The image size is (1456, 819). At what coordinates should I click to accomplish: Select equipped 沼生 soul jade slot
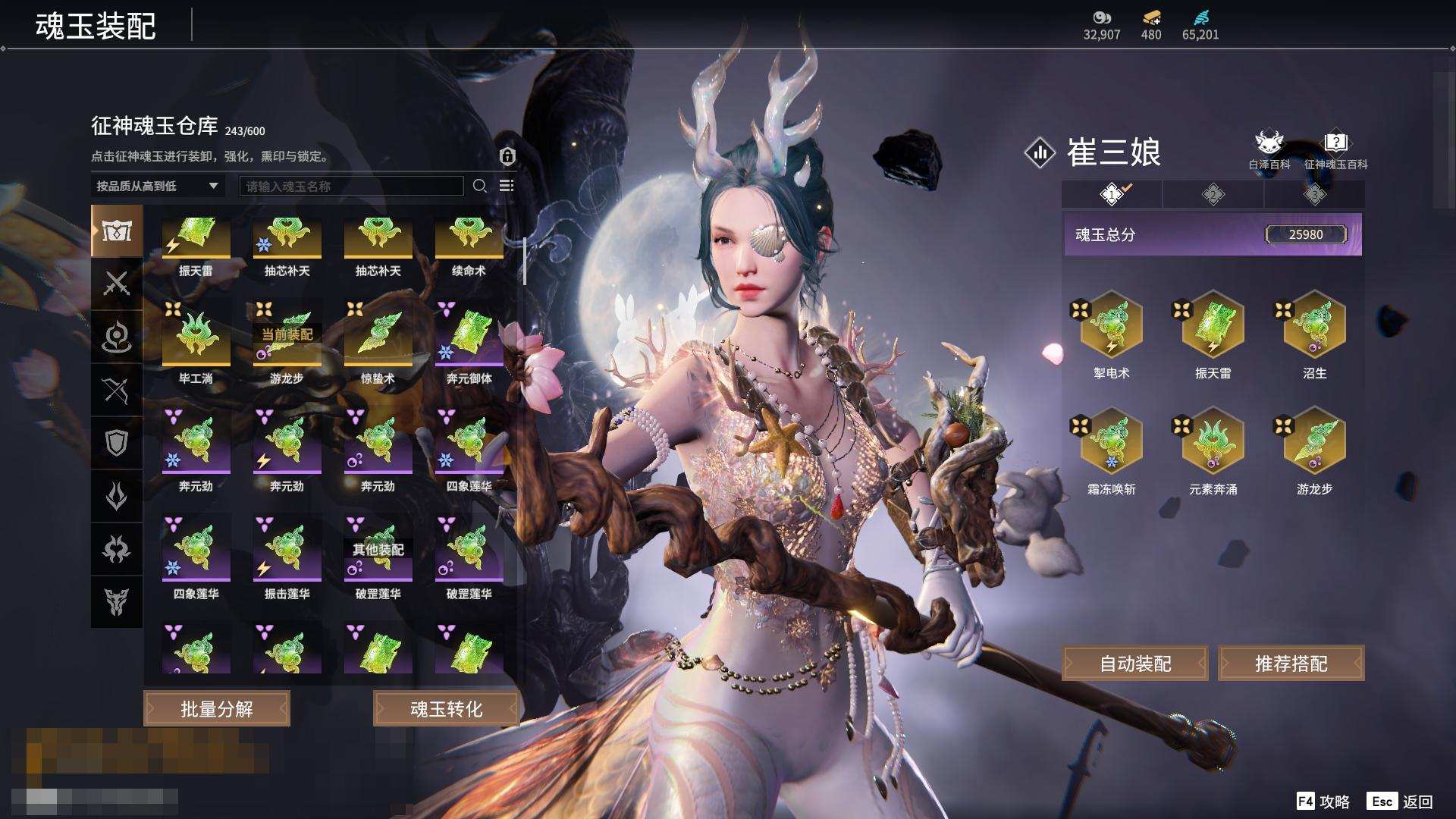pyautogui.click(x=1314, y=326)
